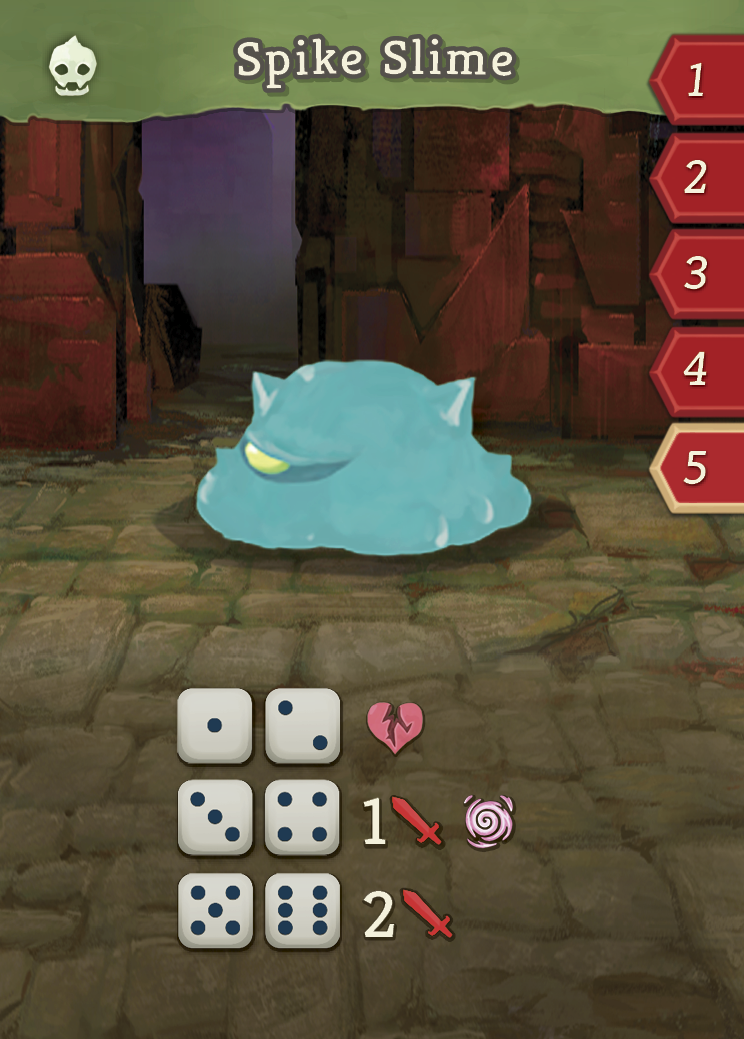Select the die showing one pip
The image size is (744, 1039).
pyautogui.click(x=214, y=726)
